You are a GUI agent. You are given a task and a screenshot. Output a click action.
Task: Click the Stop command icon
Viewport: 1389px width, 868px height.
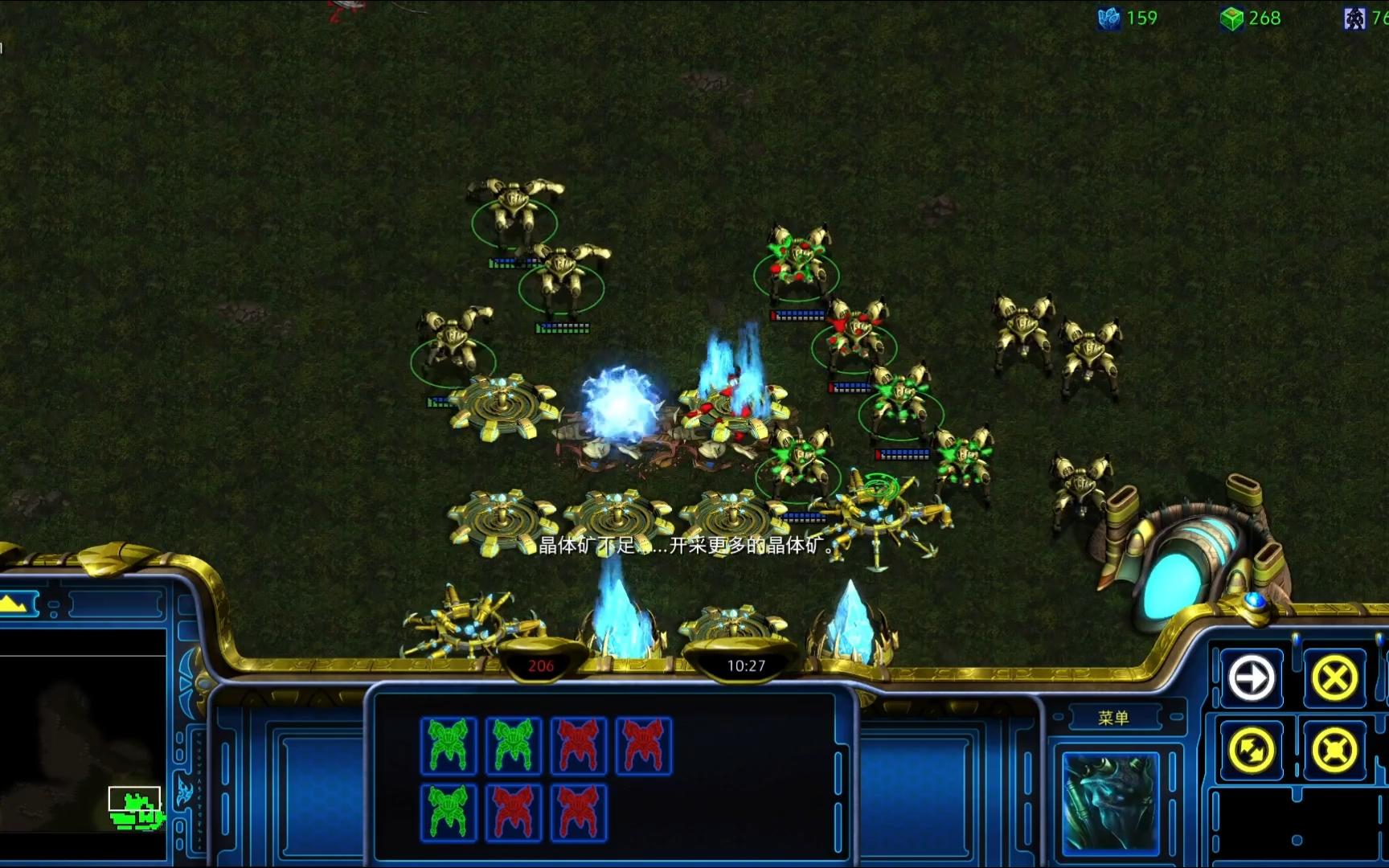pos(1334,678)
